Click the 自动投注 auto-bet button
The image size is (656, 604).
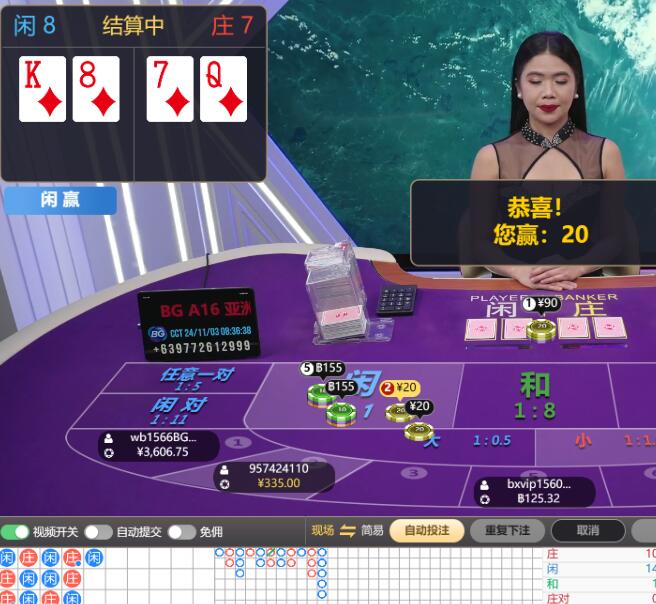pos(426,531)
